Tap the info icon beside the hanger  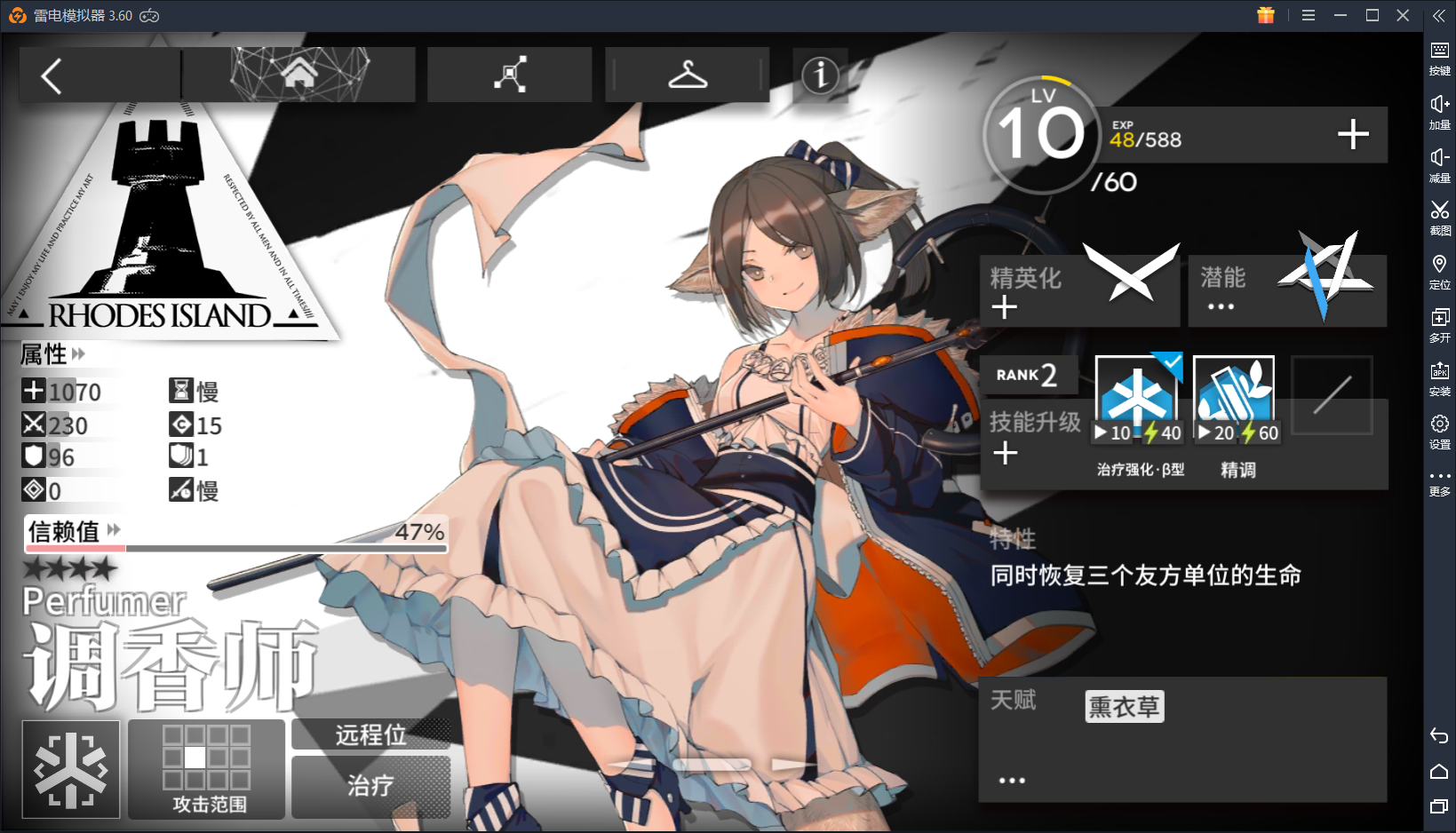(x=819, y=76)
